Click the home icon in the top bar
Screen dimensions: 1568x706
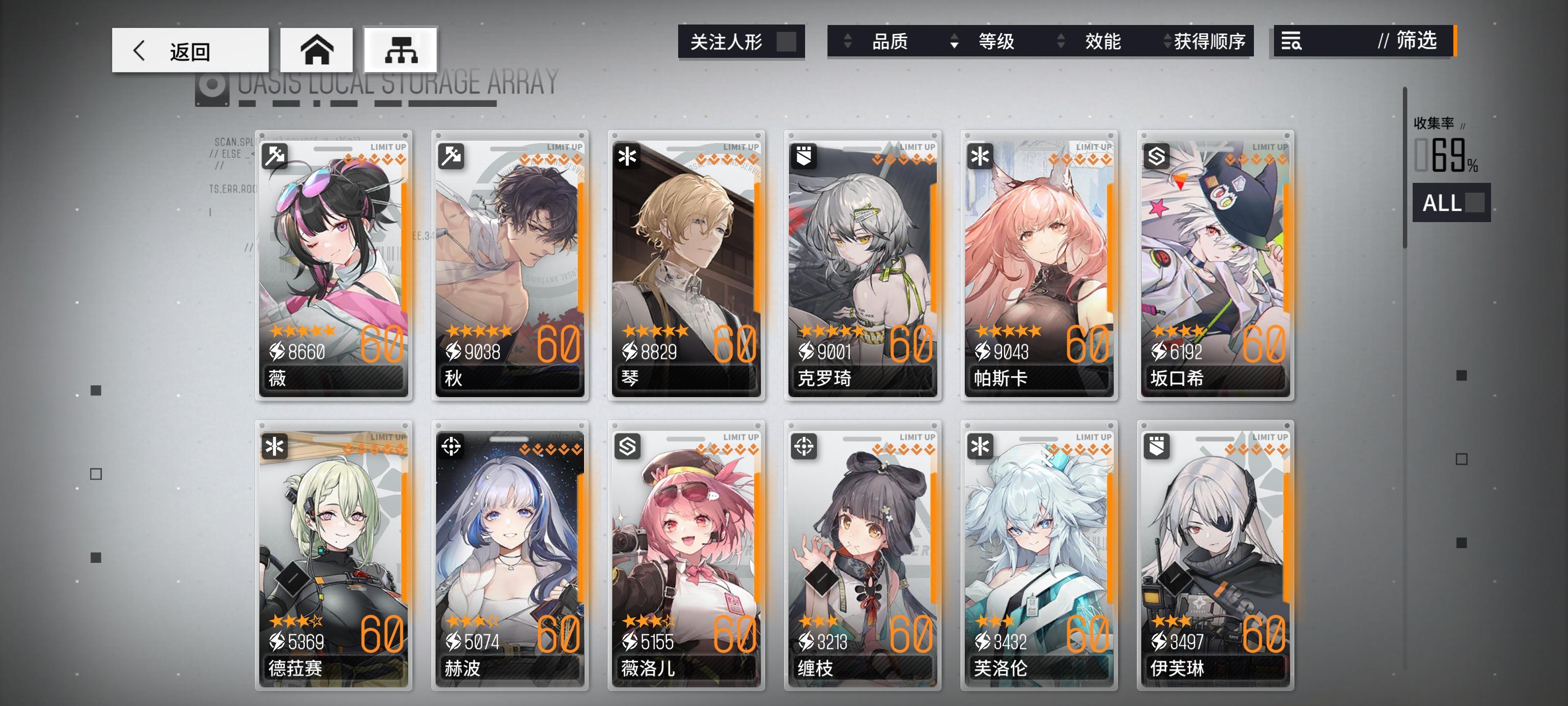coord(316,50)
